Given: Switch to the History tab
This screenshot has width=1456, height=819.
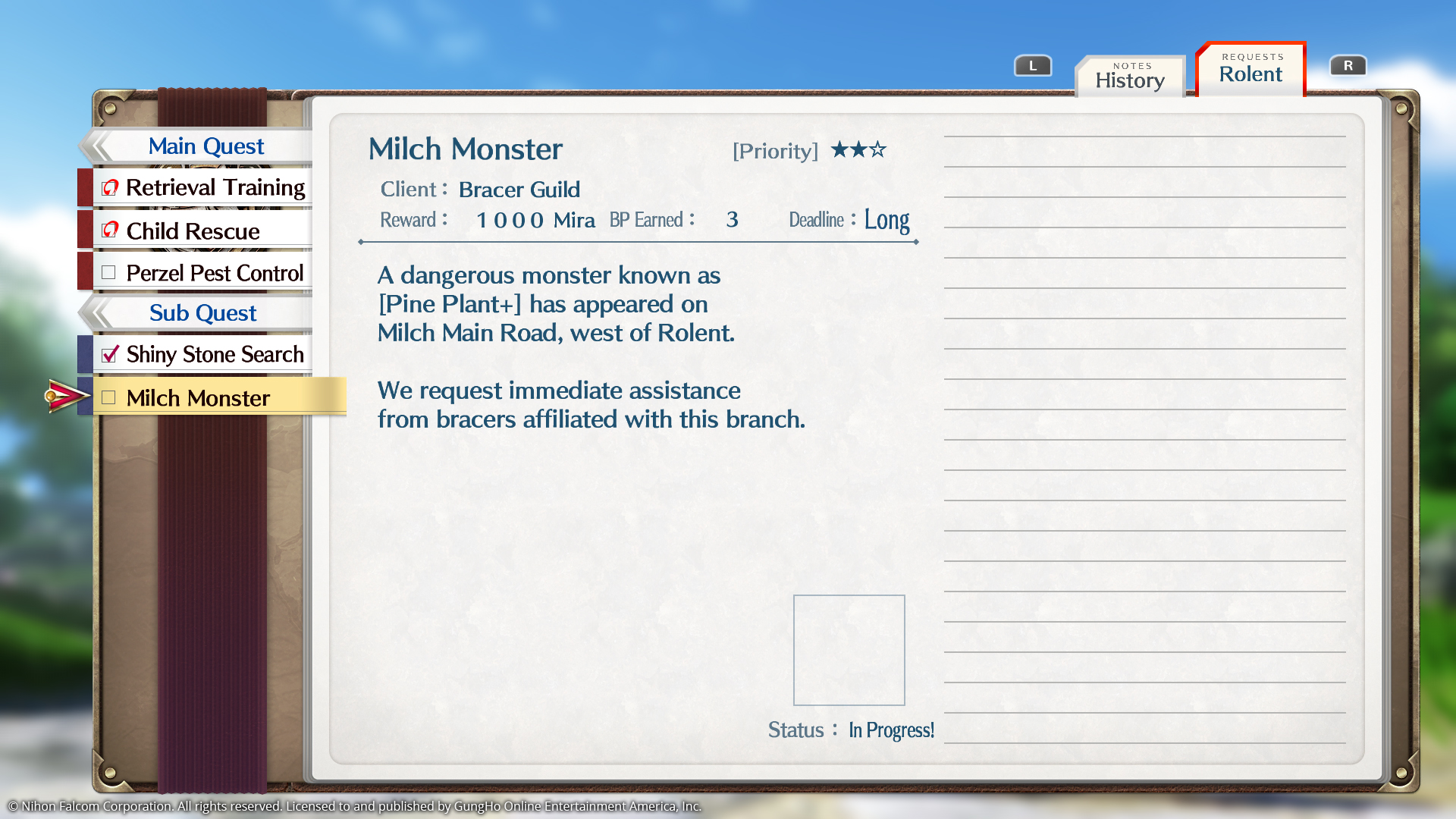Looking at the screenshot, I should [x=1130, y=76].
